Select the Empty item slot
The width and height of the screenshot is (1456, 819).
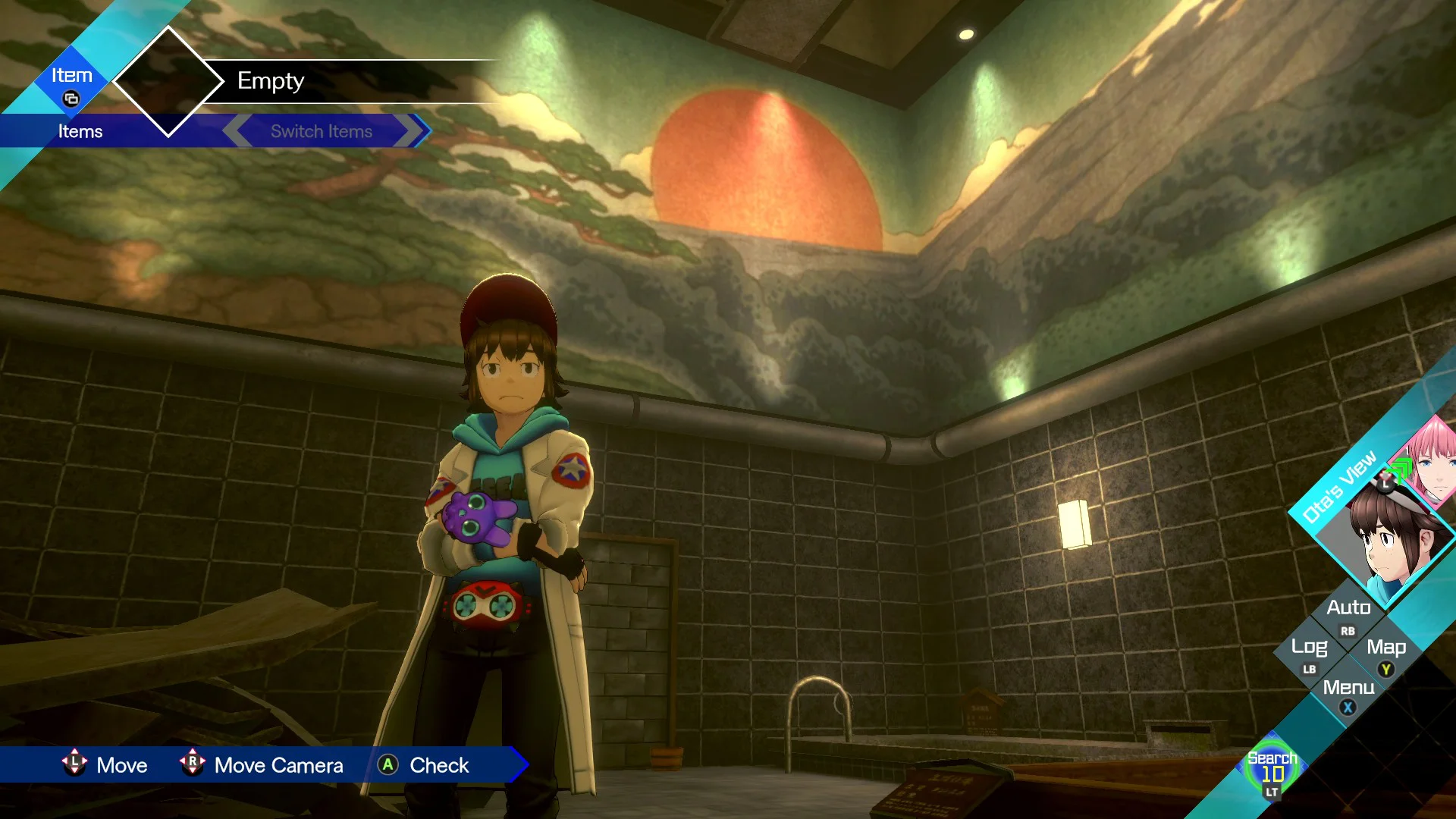270,81
